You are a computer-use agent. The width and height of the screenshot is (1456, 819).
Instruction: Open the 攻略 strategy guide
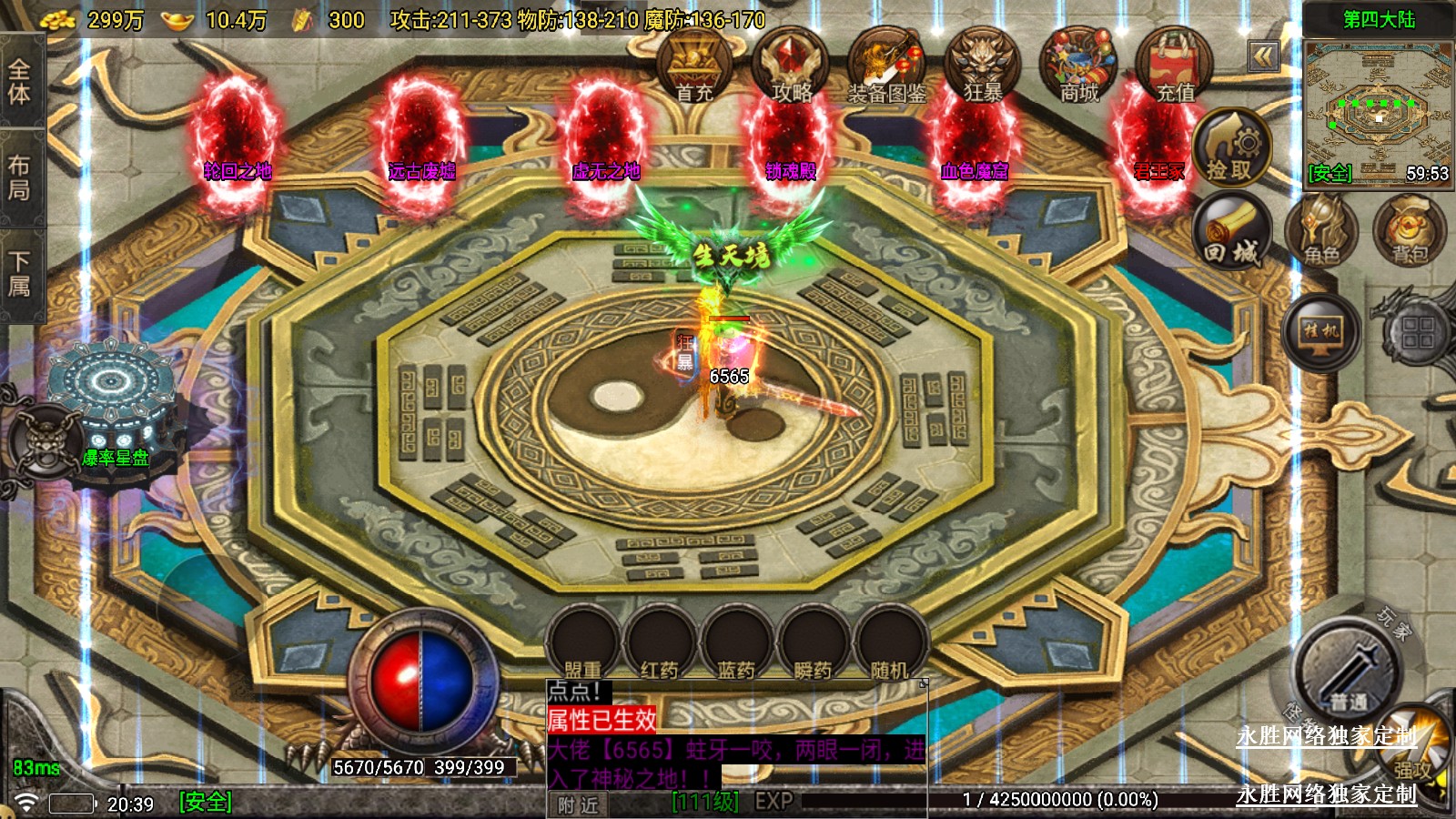[x=791, y=66]
